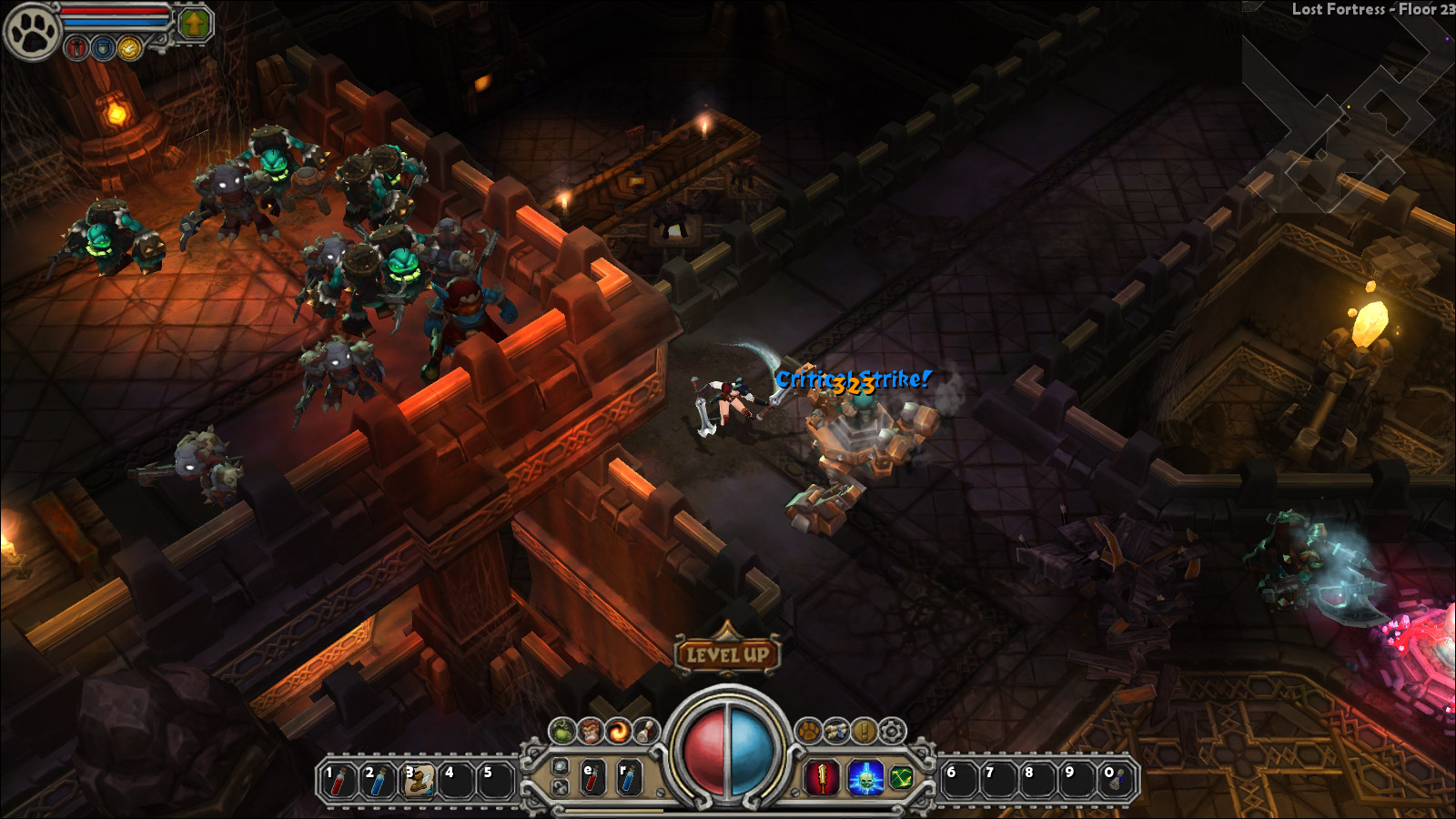
Task: Click the blue potion quick-use slot labeled r
Action: [629, 780]
